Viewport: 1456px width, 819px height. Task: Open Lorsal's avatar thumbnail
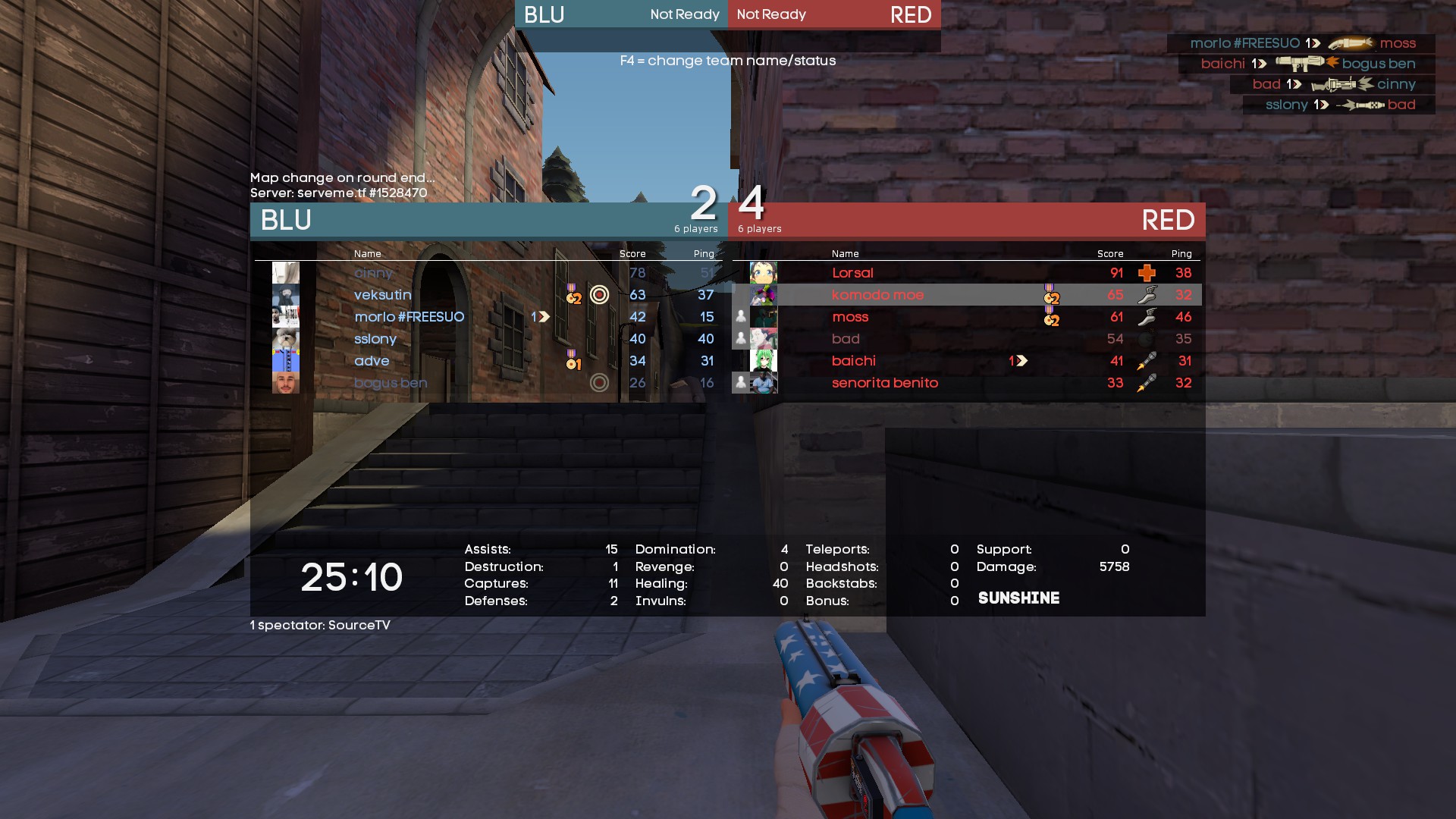click(763, 273)
